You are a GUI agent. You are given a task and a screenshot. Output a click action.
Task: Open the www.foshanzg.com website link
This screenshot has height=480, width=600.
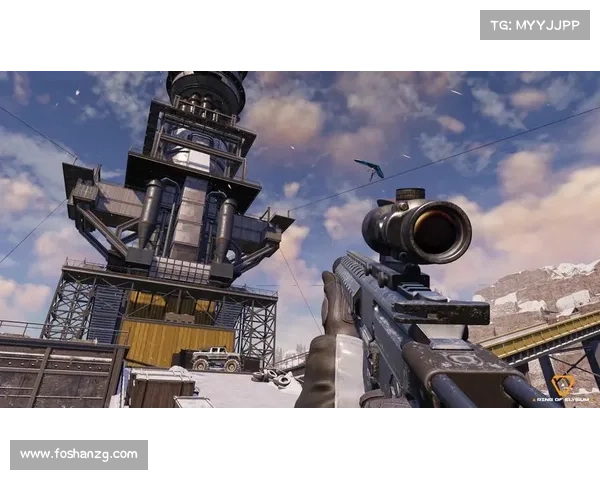(79, 455)
